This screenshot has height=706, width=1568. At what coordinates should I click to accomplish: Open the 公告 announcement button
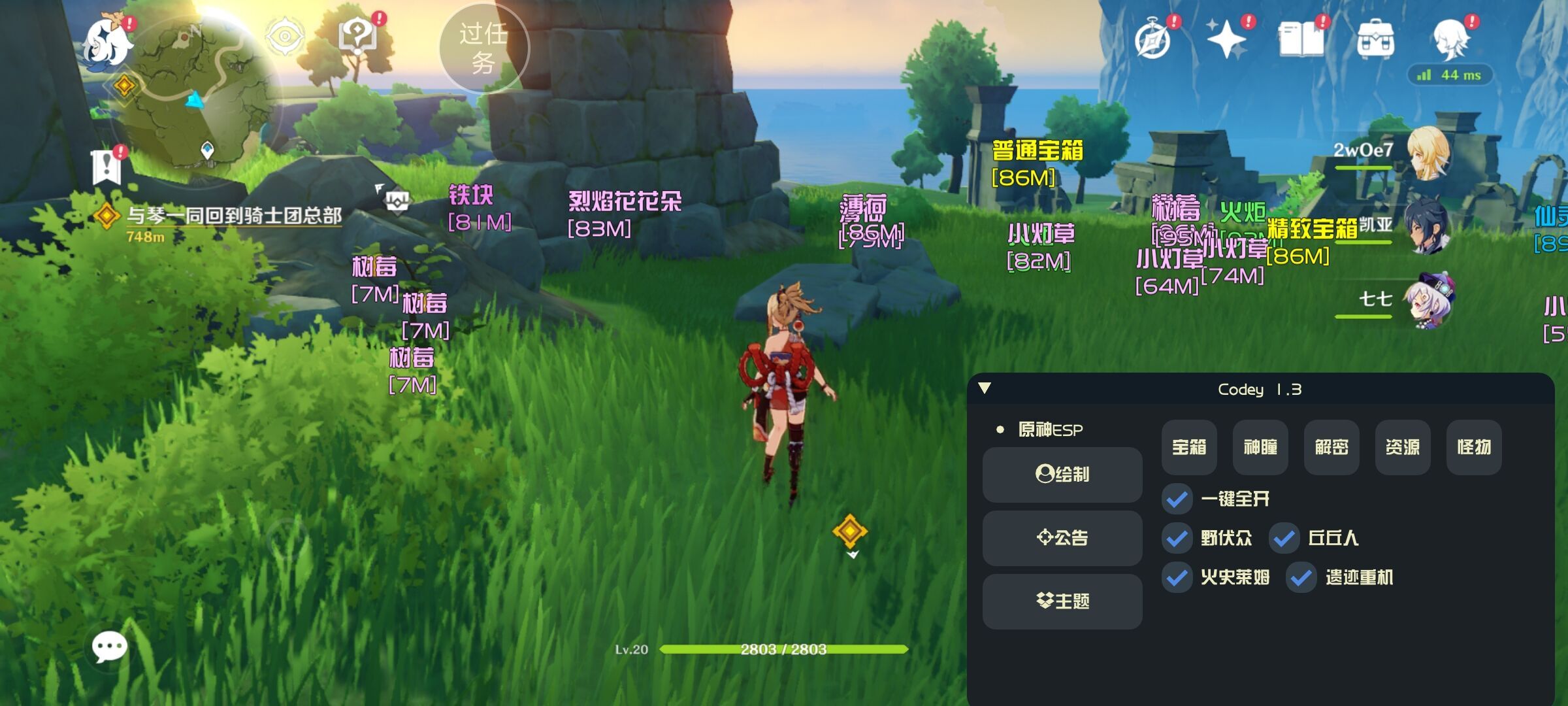(1062, 537)
